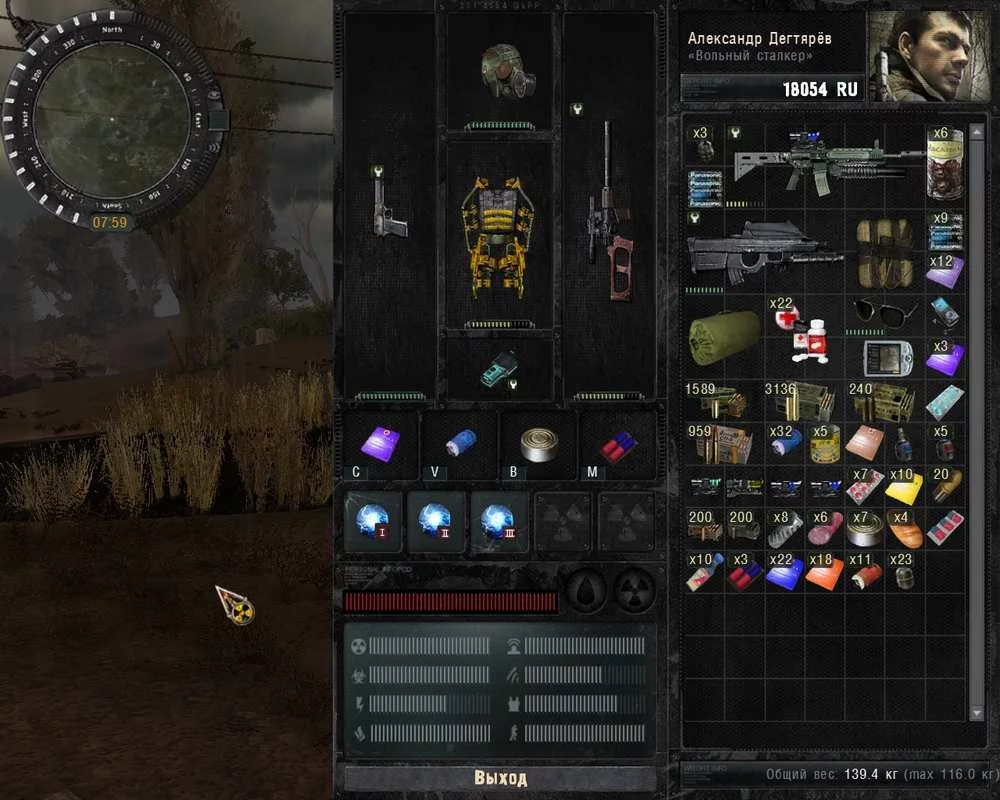Pick the quick slot B tin can
The image size is (1000, 800).
539,441
